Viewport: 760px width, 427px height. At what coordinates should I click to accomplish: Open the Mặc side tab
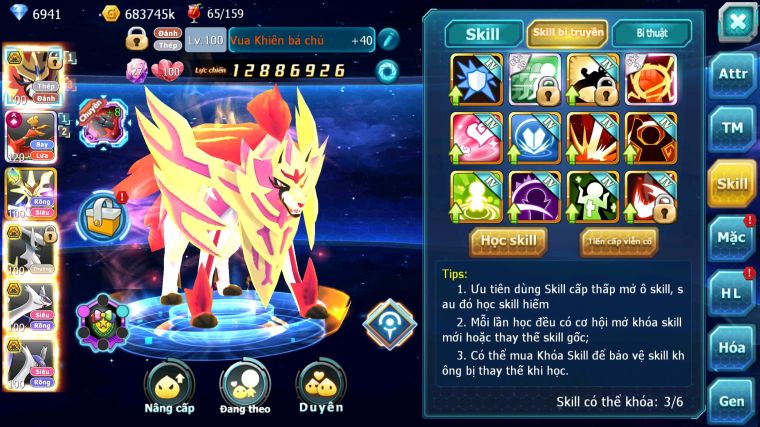pyautogui.click(x=733, y=238)
